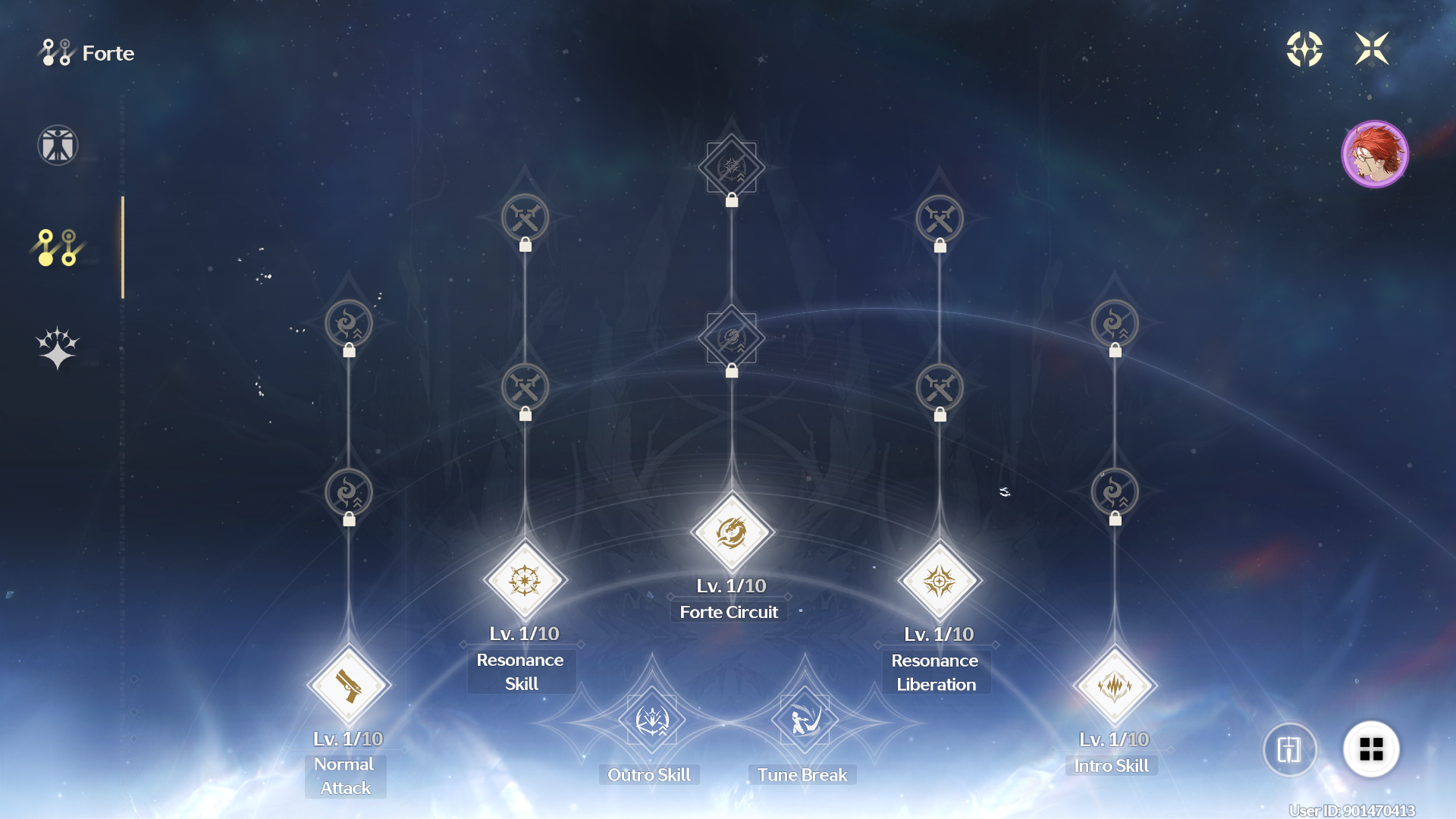Viewport: 1456px width, 819px height.
Task: Select the Intro Skill node
Action: (1115, 686)
